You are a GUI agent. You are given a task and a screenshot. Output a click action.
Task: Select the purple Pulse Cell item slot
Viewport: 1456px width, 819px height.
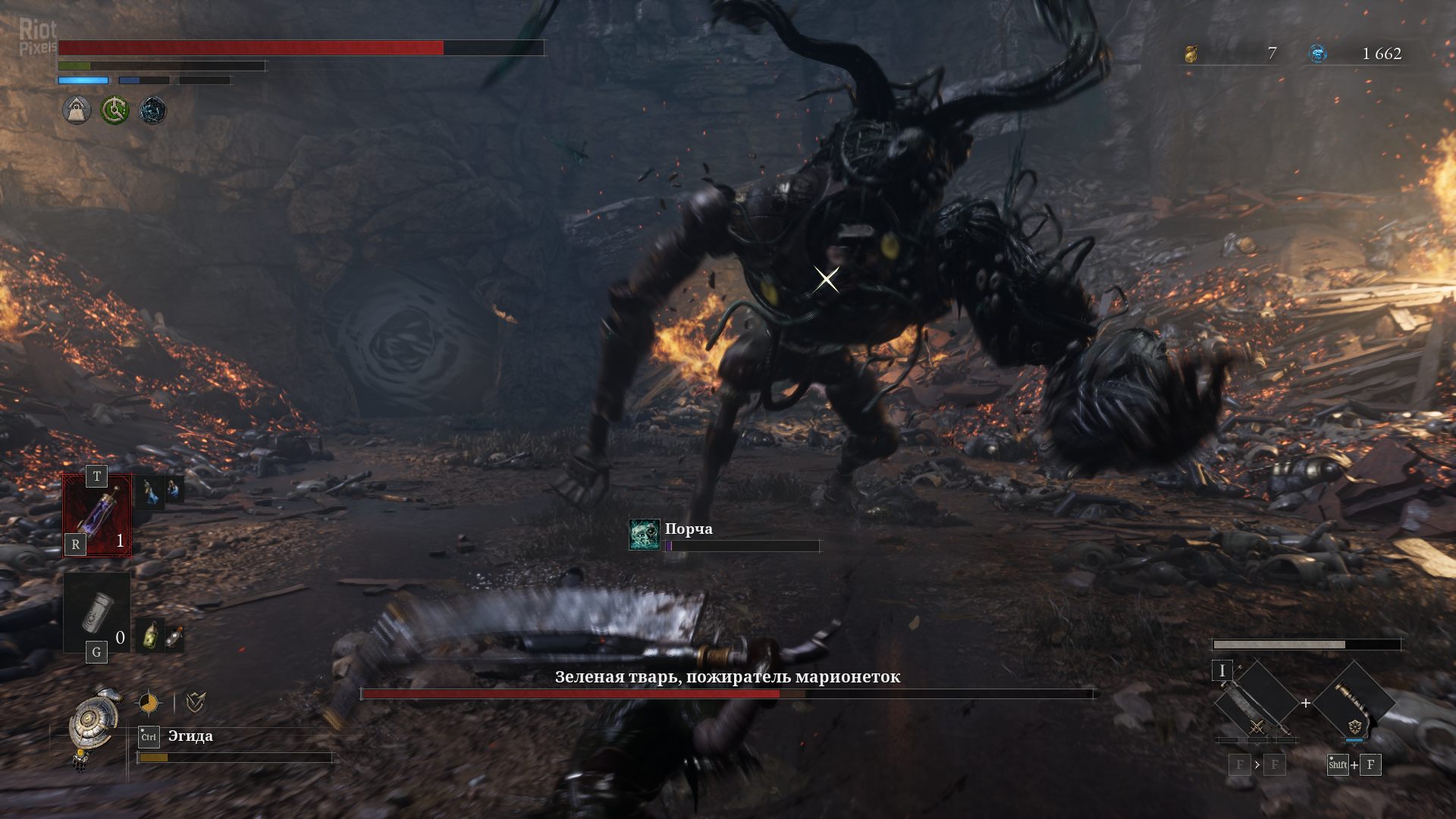click(97, 516)
